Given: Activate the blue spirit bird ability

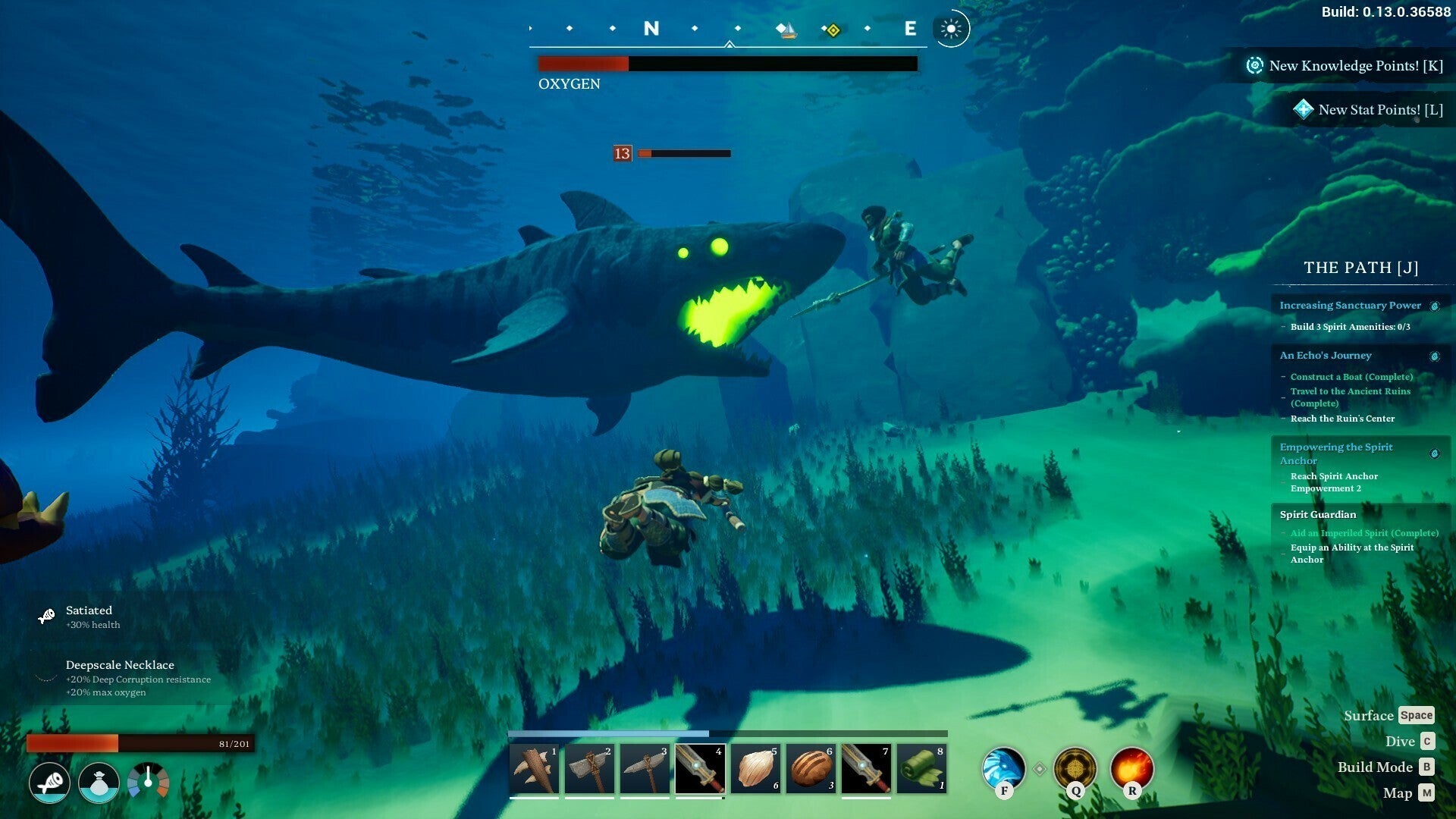Looking at the screenshot, I should click(x=1003, y=768).
